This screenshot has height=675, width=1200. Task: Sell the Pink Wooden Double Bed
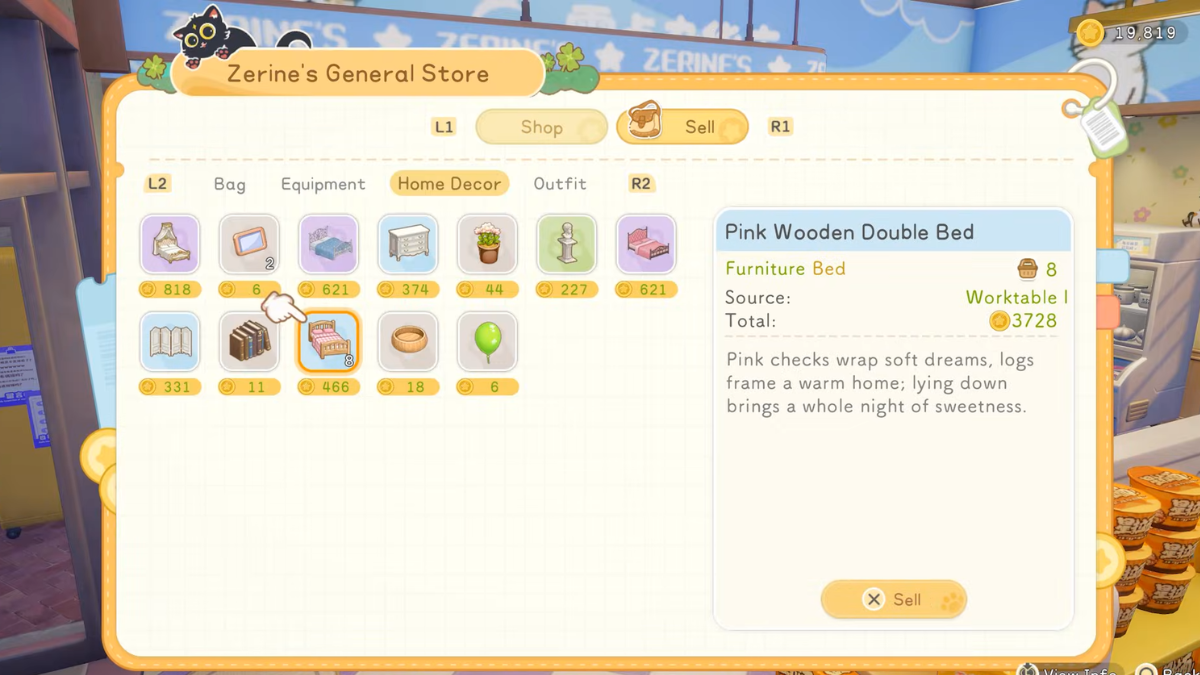click(893, 599)
